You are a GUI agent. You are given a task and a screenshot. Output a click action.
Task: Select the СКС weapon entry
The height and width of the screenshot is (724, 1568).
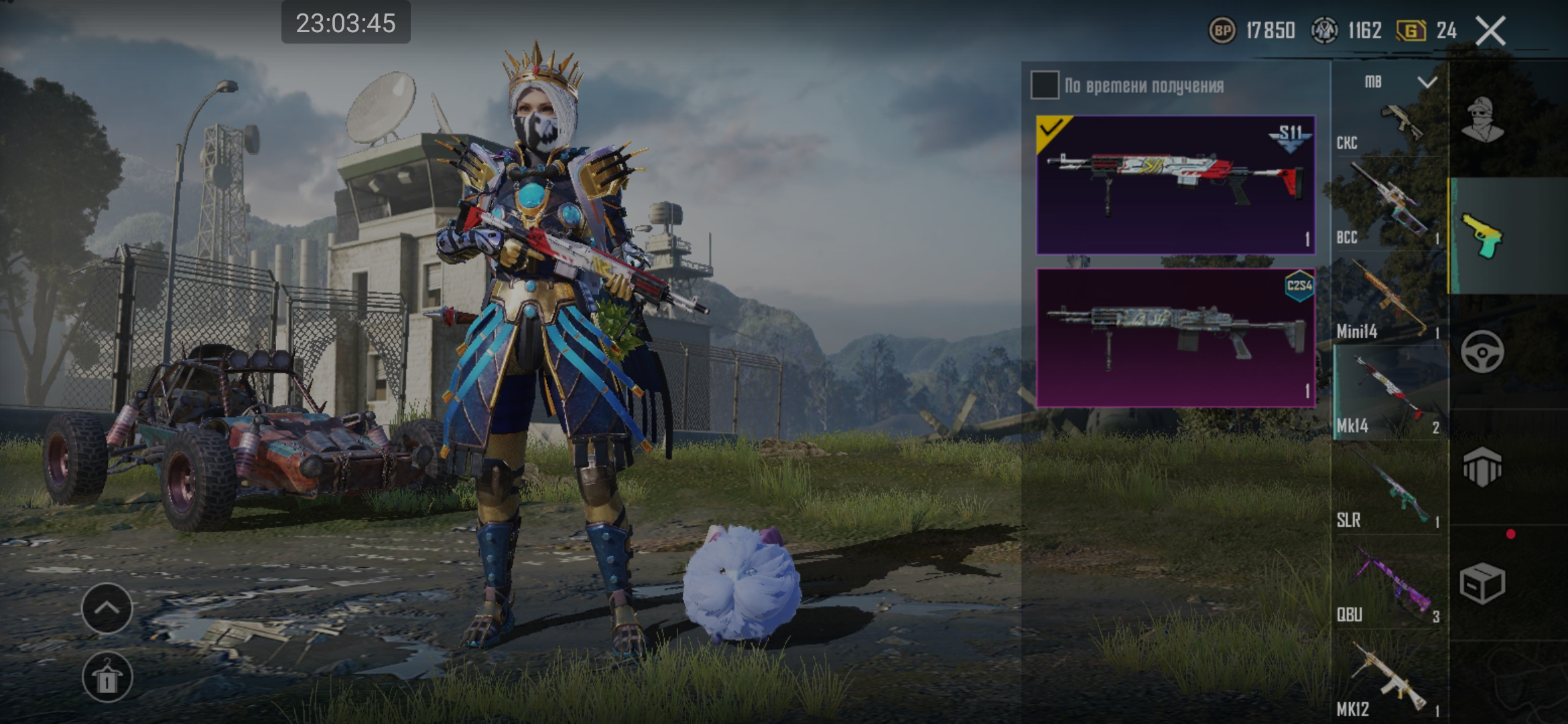point(1388,129)
